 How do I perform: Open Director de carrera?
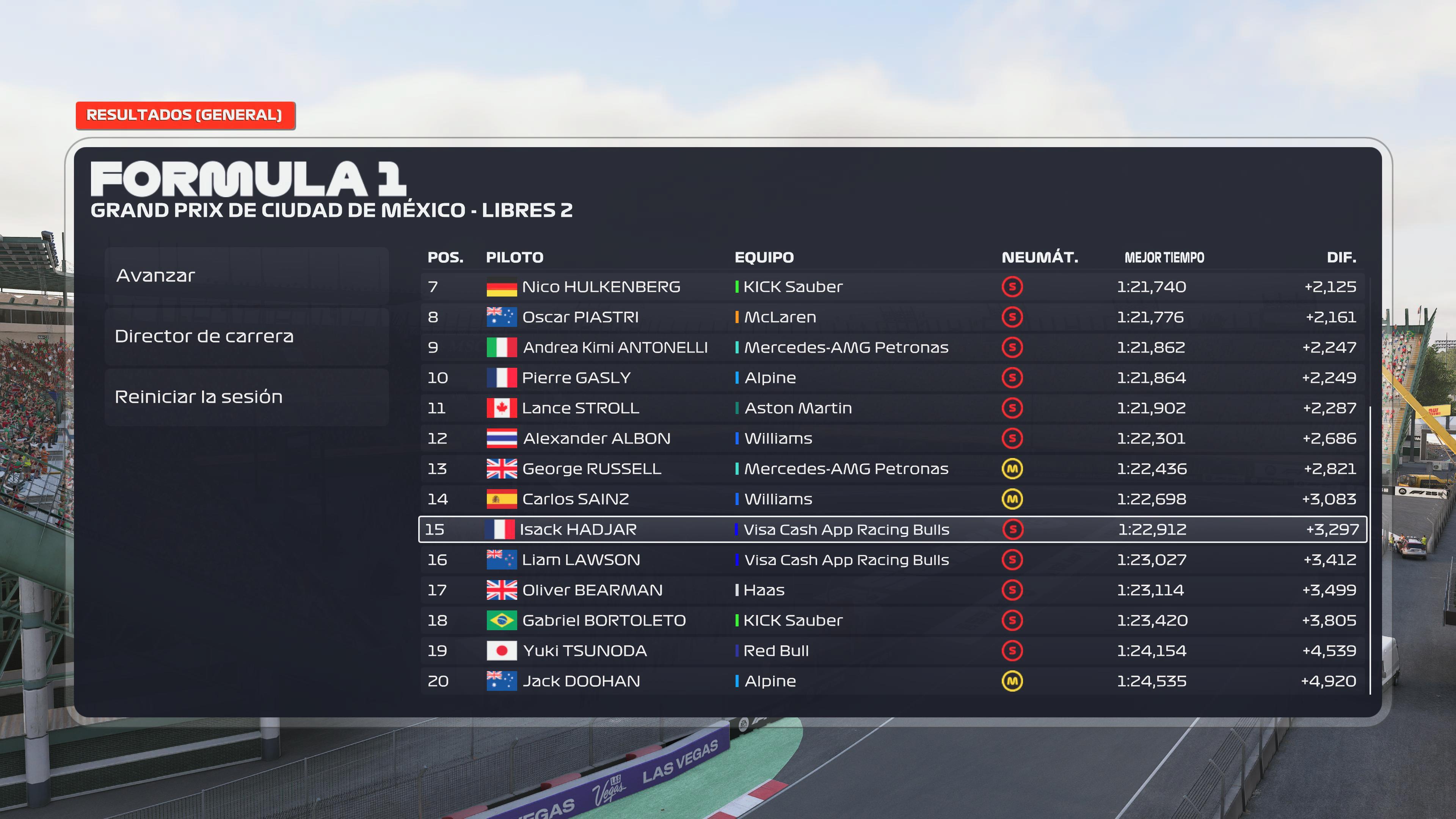[x=246, y=336]
